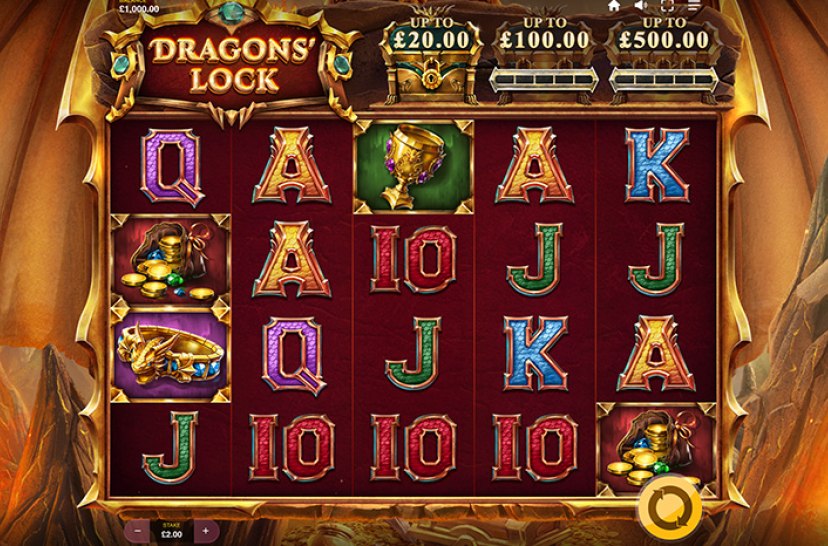Decrease the stake with the minus button
828x546 pixels.
pyautogui.click(x=136, y=530)
